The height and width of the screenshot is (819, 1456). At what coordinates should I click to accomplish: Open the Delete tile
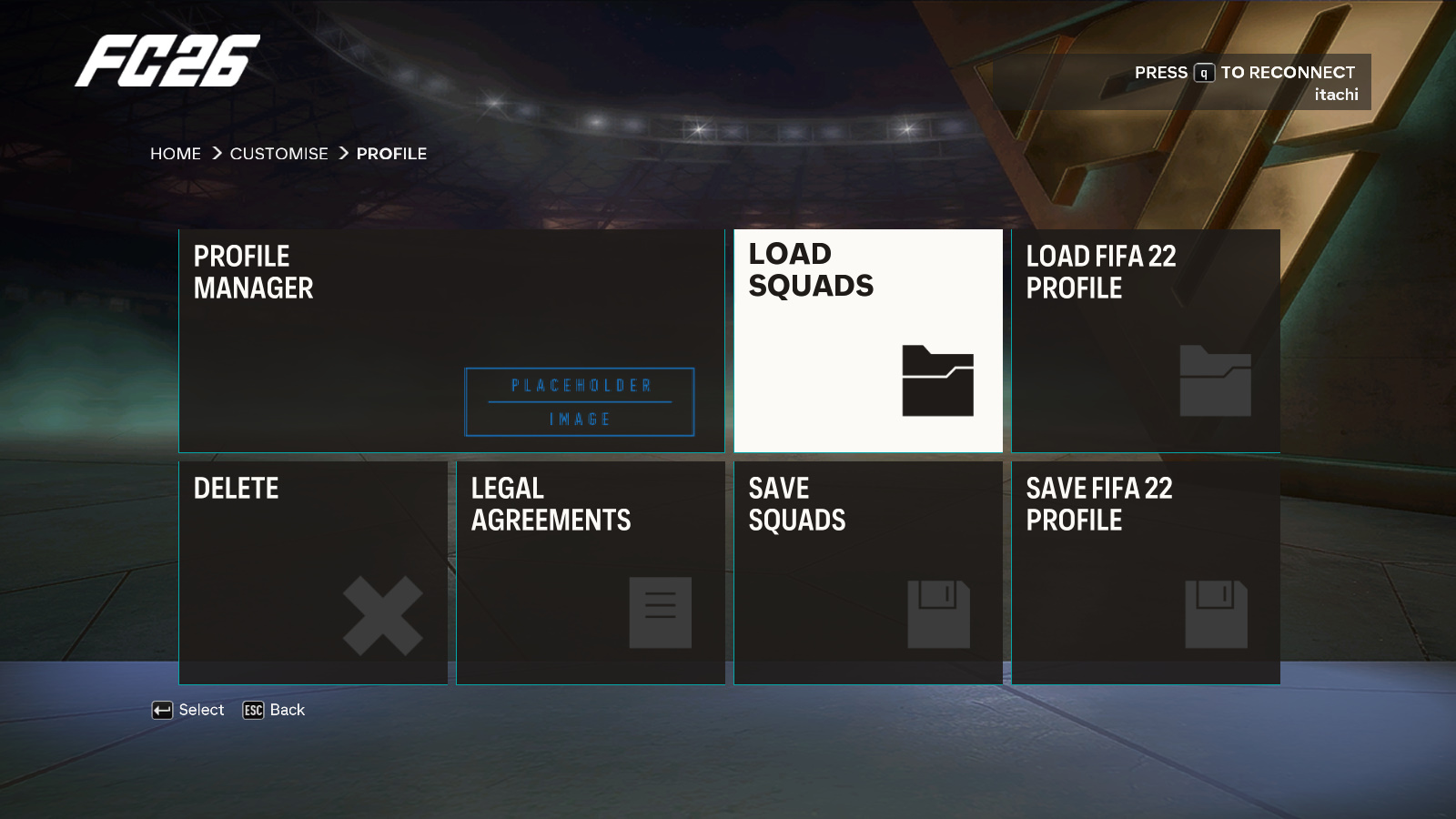(x=313, y=572)
